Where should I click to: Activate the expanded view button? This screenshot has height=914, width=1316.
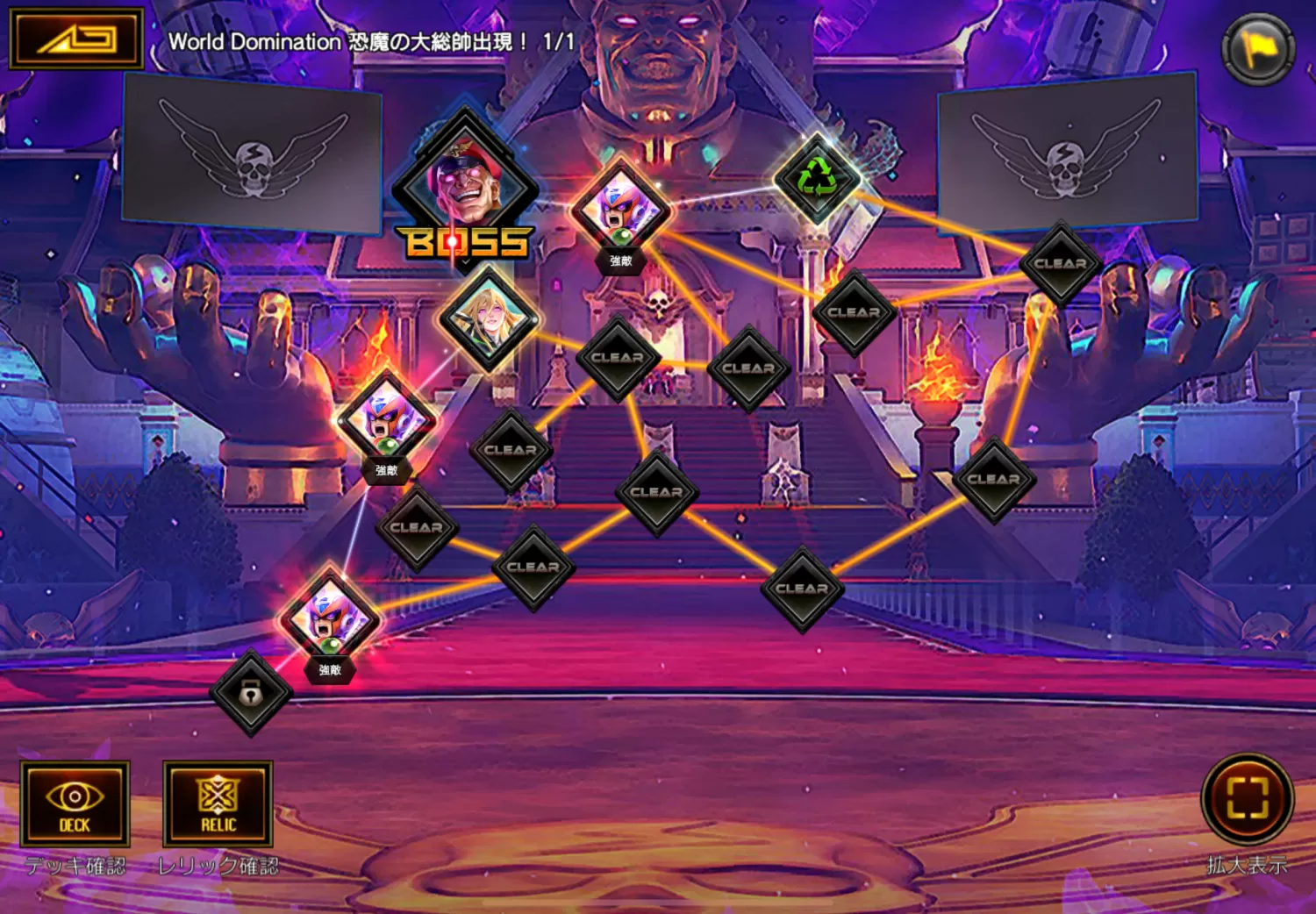pyautogui.click(x=1247, y=799)
